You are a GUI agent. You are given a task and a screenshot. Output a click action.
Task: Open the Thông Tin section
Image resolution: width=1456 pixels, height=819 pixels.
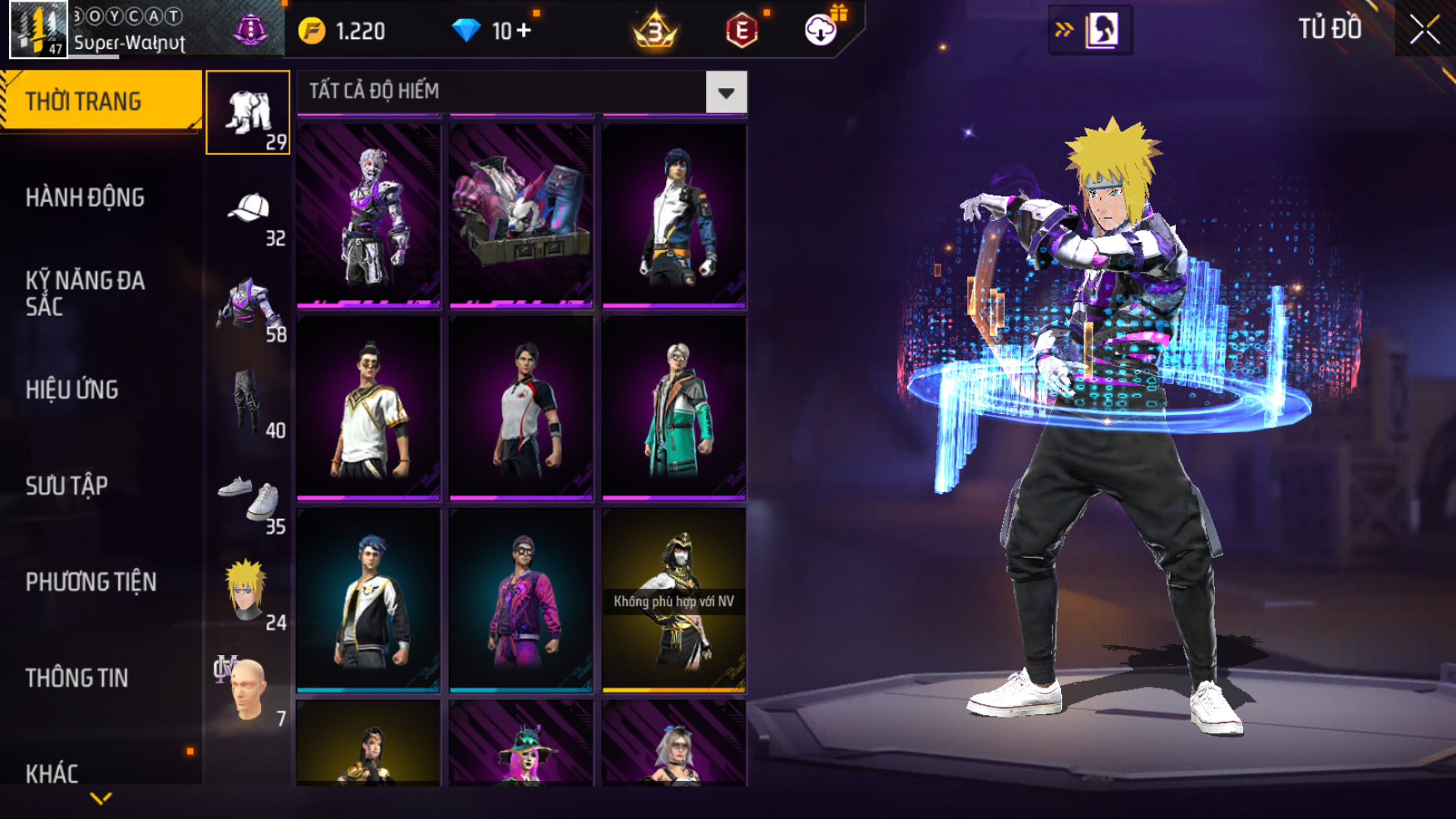click(77, 678)
